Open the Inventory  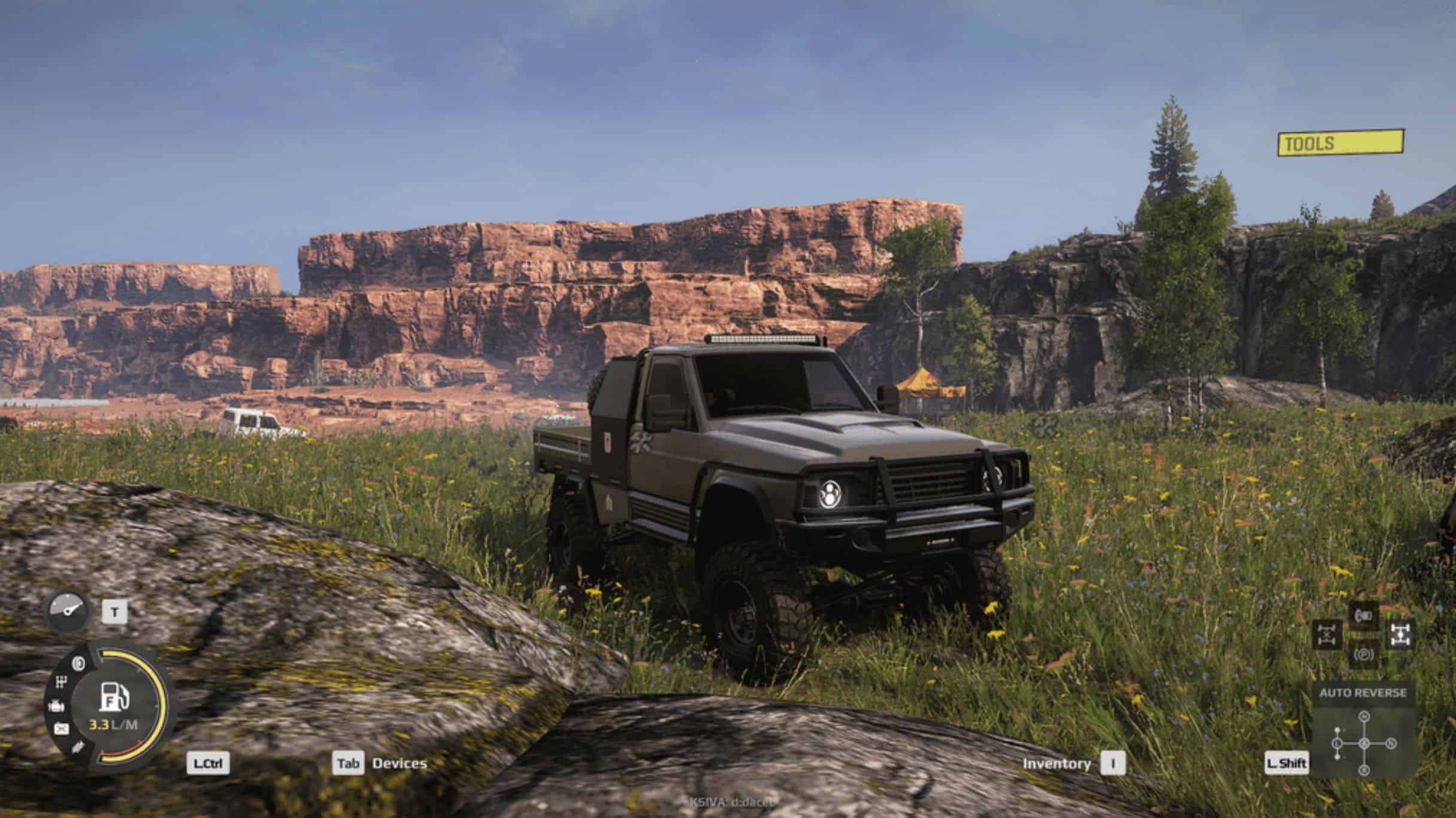point(1057,764)
